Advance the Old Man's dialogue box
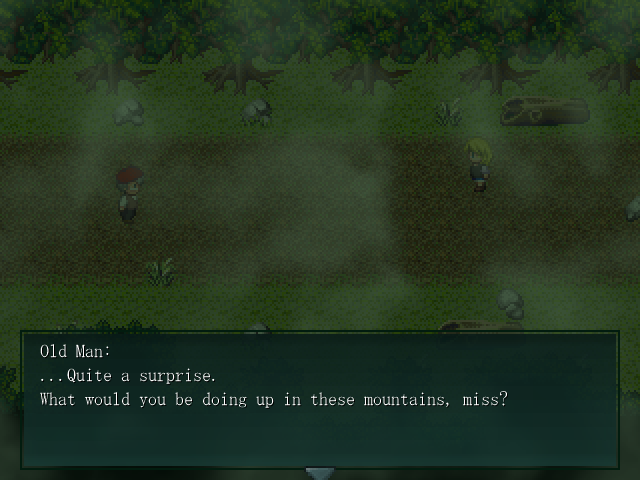This screenshot has width=640, height=480. [x=319, y=400]
